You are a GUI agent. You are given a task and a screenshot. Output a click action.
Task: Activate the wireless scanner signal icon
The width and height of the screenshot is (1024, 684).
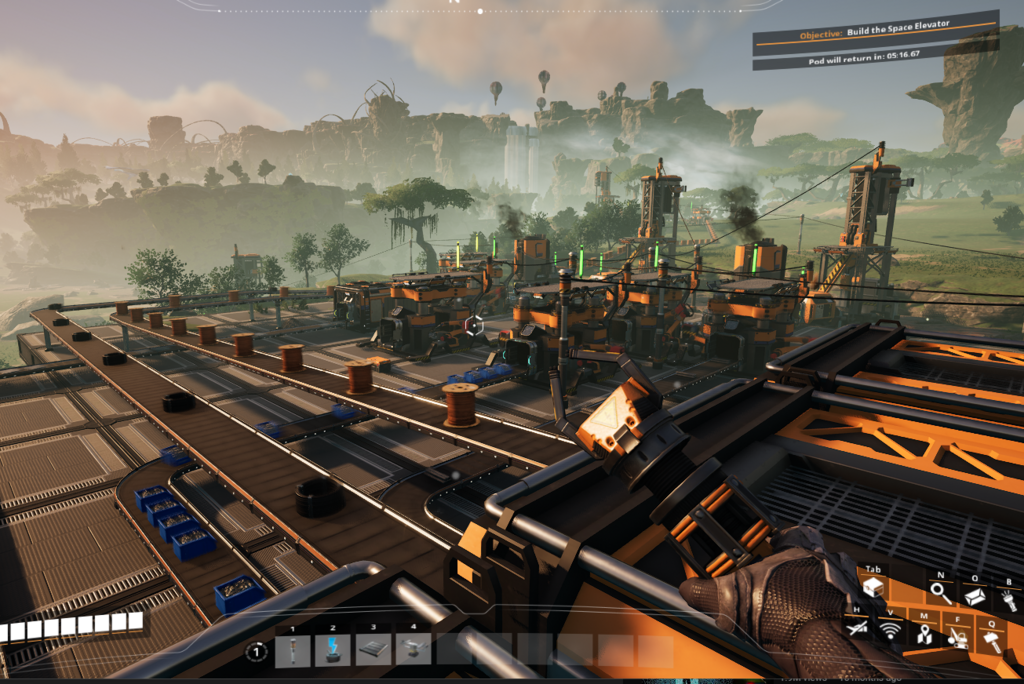tap(889, 630)
